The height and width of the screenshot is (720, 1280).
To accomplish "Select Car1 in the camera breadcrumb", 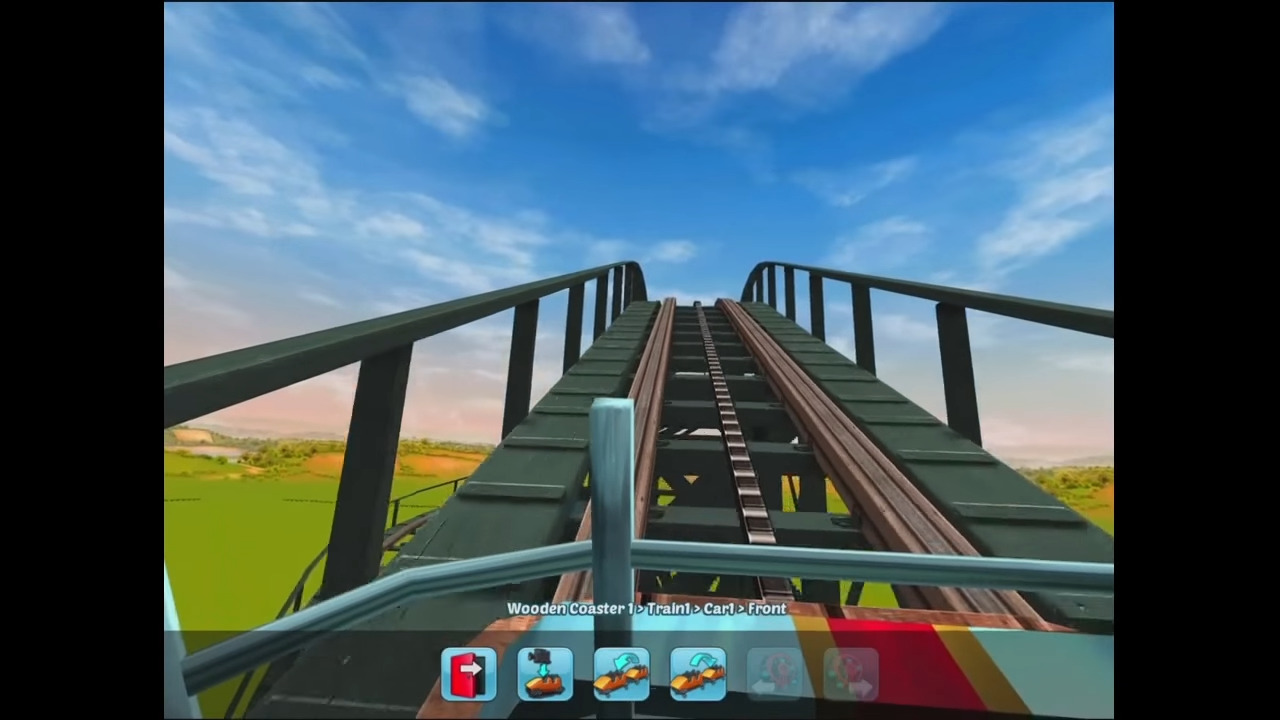I will [x=717, y=608].
